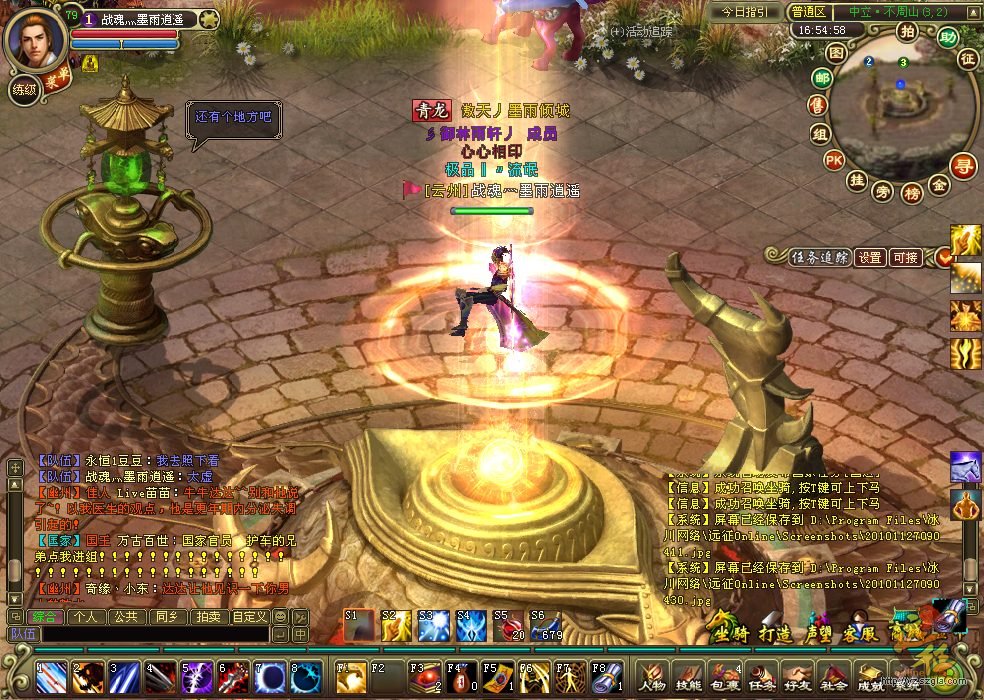Image resolution: width=984 pixels, height=700 pixels.
Task: Activate the purple lightning skill in slot 5
Action: (x=198, y=677)
